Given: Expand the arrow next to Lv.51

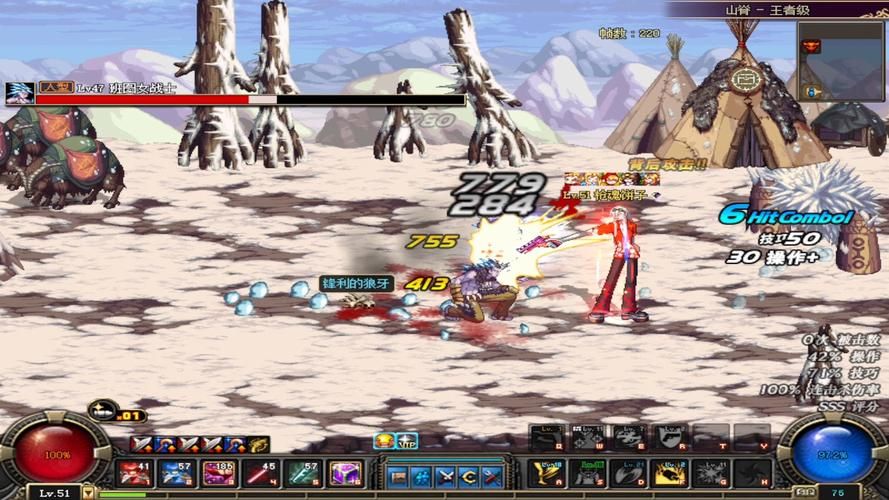Looking at the screenshot, I should click(x=88, y=493).
